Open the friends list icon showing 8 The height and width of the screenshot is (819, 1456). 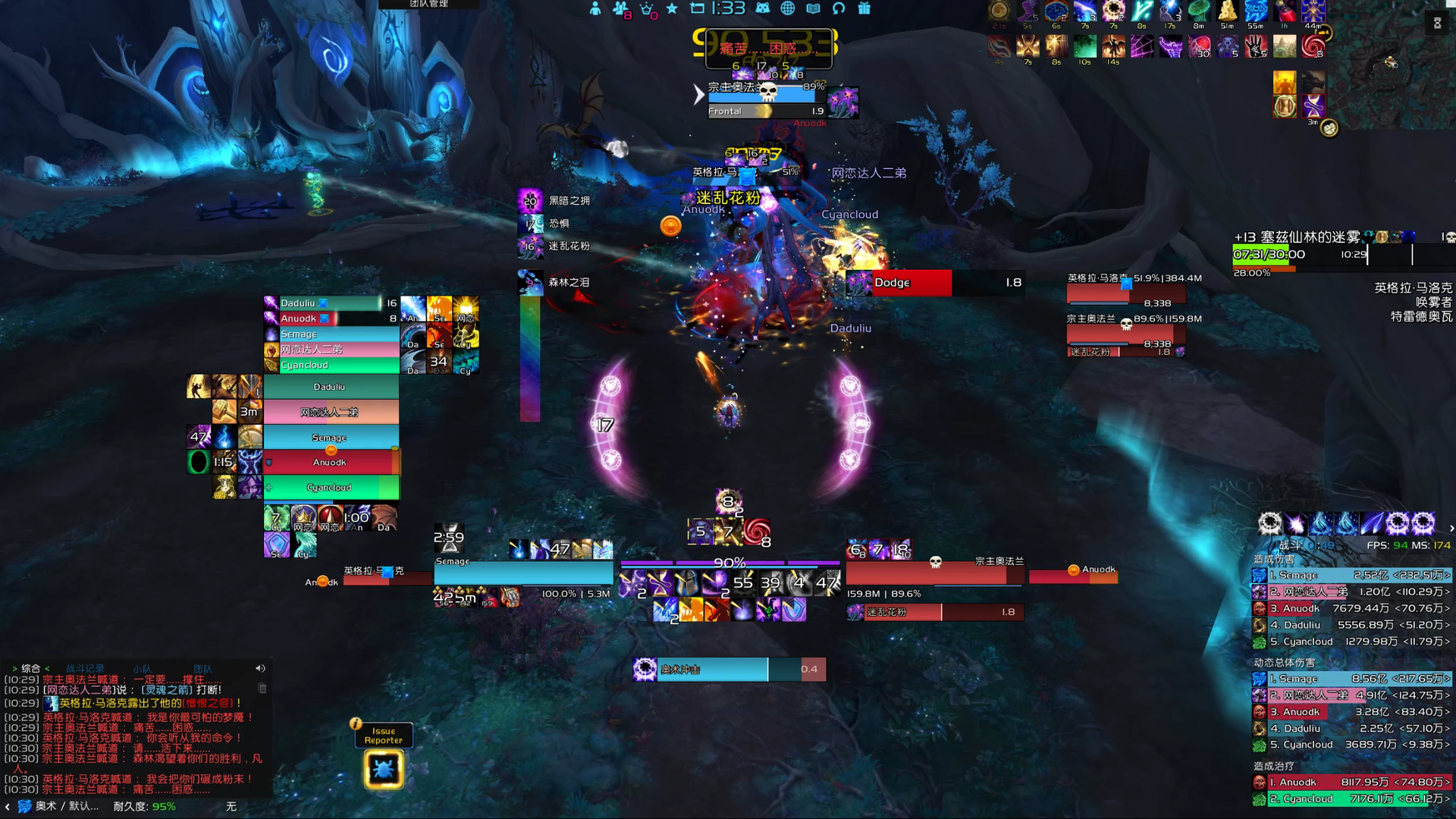click(620, 8)
